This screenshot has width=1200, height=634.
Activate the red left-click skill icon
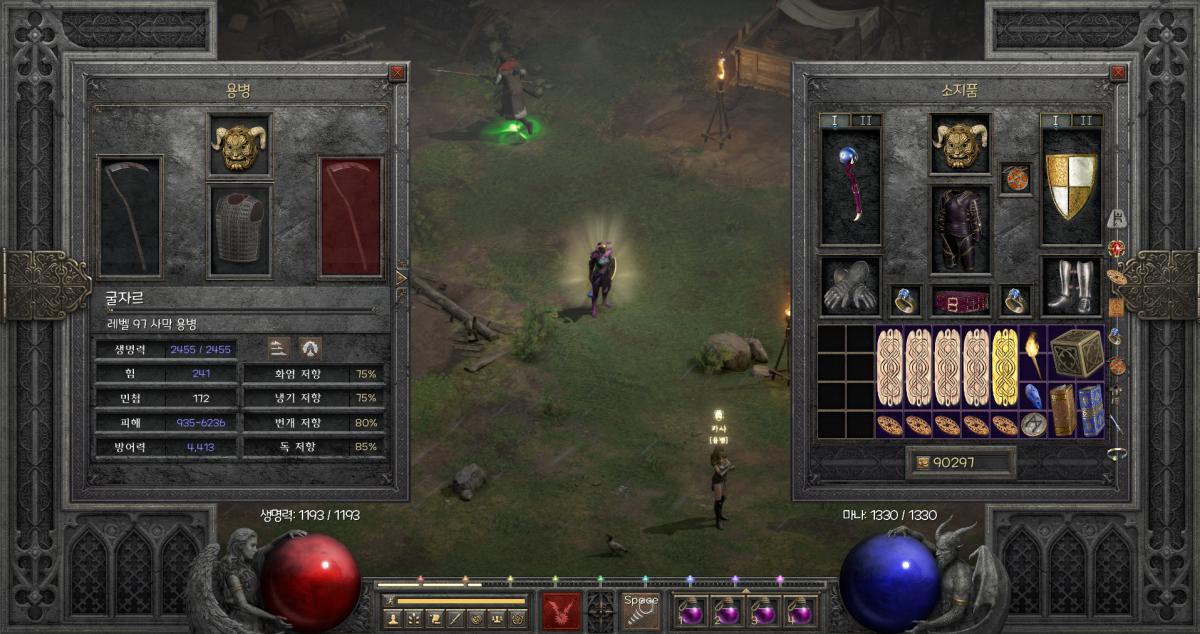pyautogui.click(x=561, y=610)
